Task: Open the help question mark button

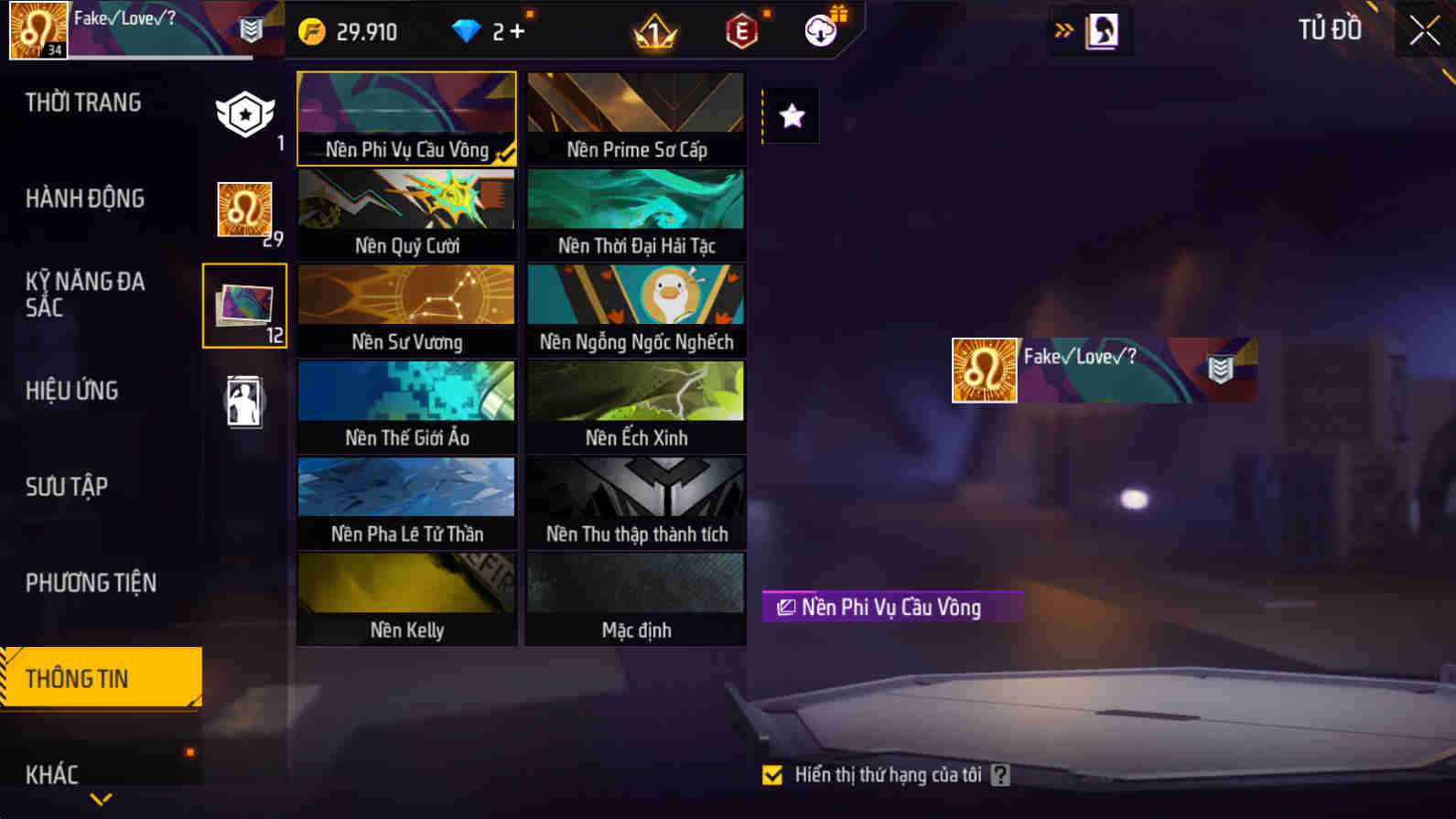Action: [999, 774]
